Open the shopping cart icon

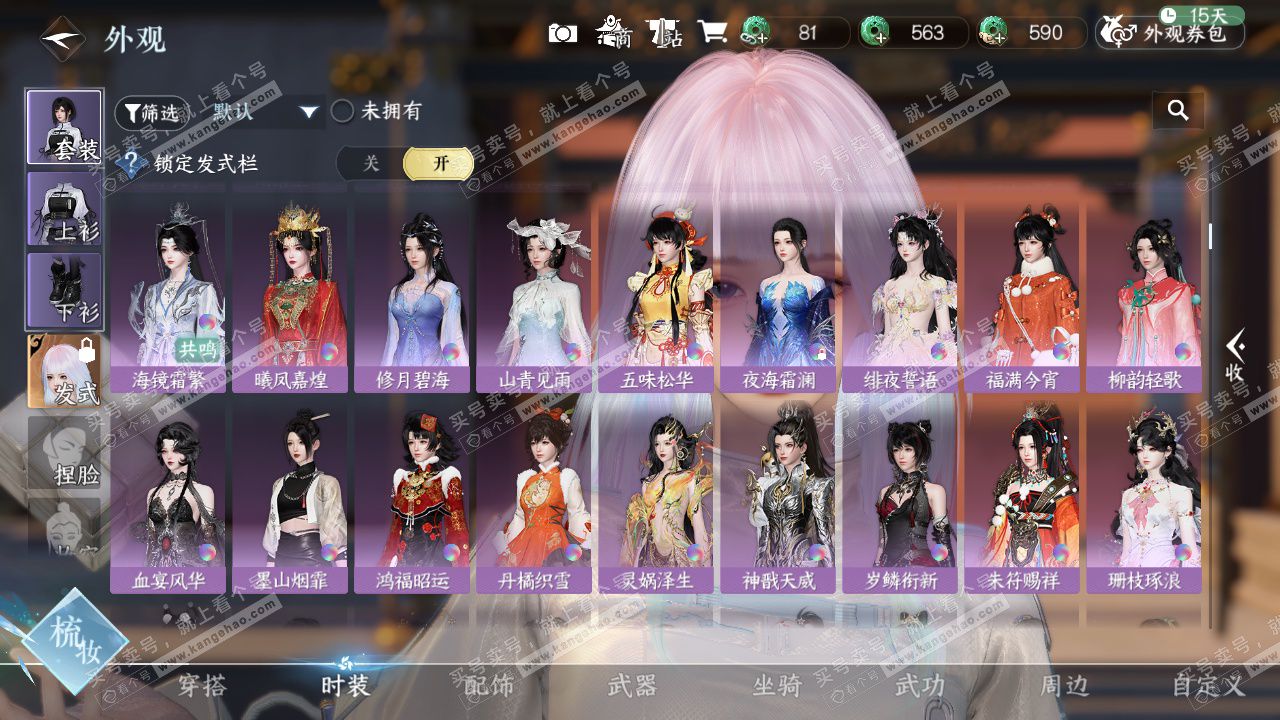712,33
